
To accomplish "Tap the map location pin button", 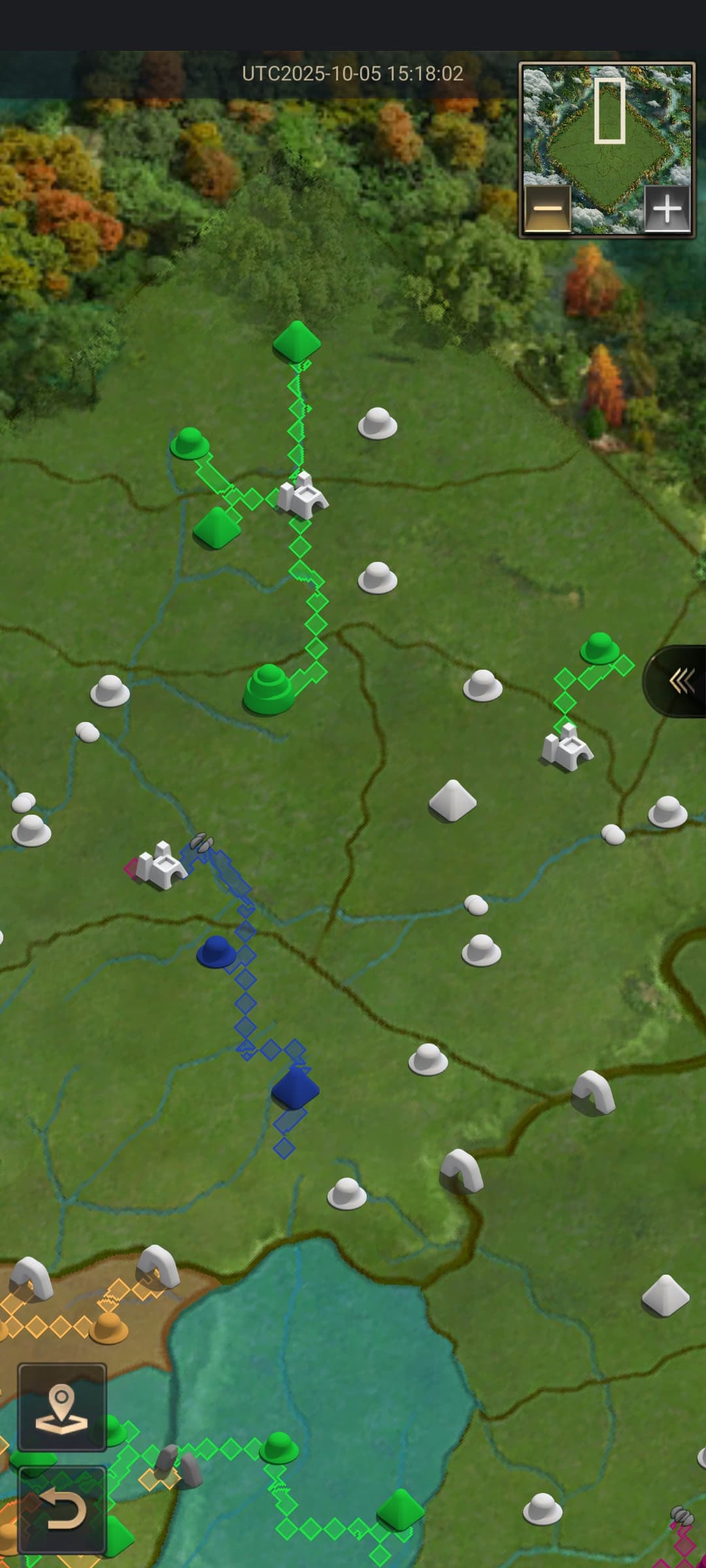I will click(x=62, y=1407).
